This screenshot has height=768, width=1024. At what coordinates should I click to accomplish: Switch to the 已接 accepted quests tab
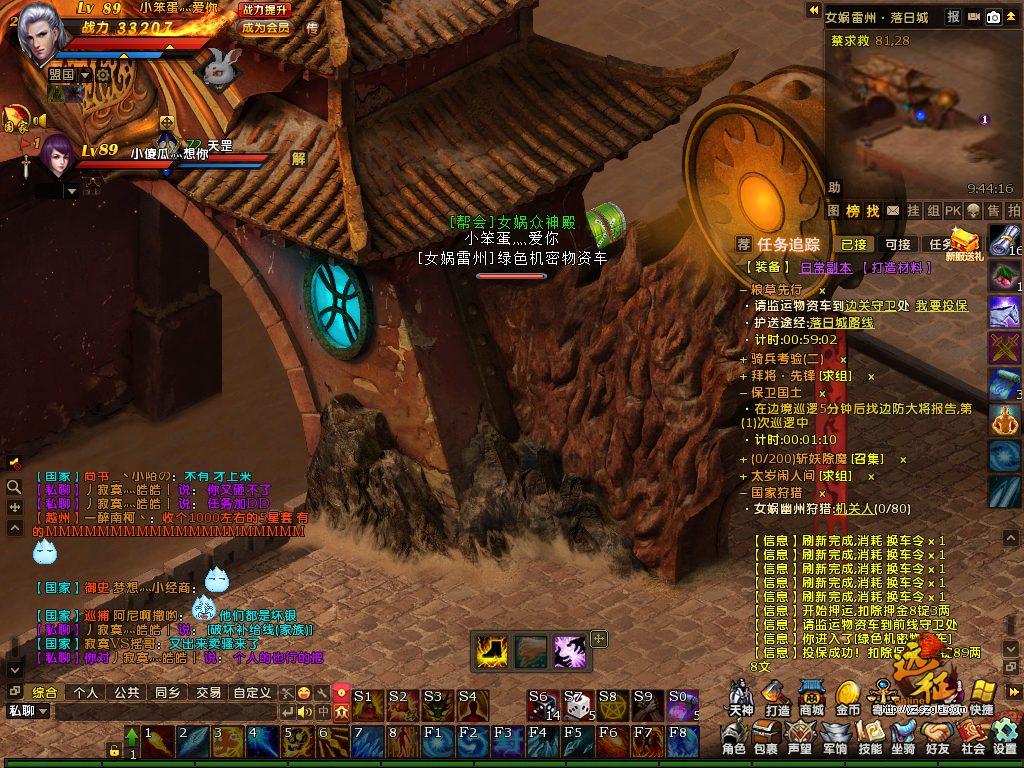pos(854,244)
